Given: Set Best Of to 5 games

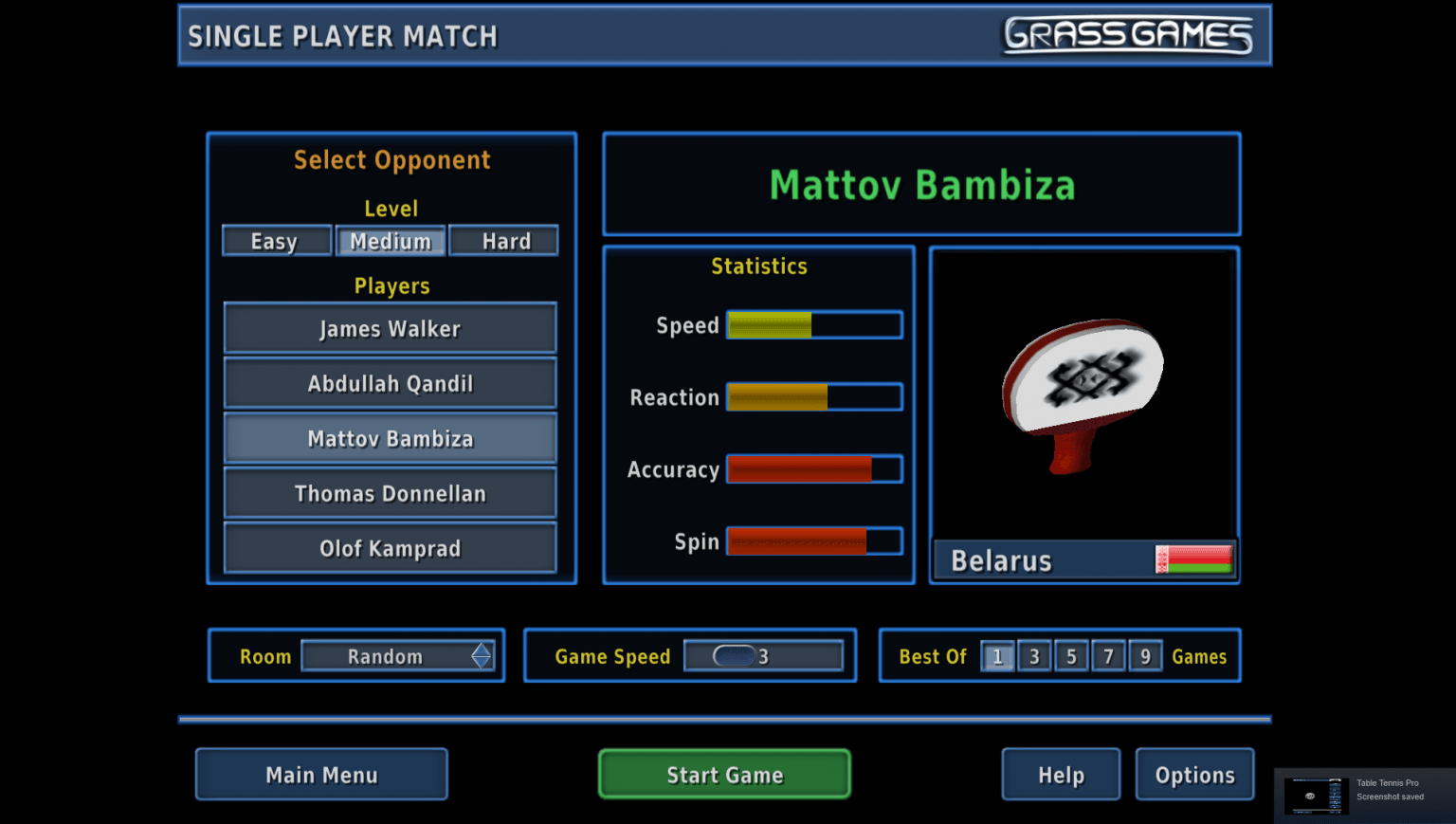Looking at the screenshot, I should (x=1071, y=655).
